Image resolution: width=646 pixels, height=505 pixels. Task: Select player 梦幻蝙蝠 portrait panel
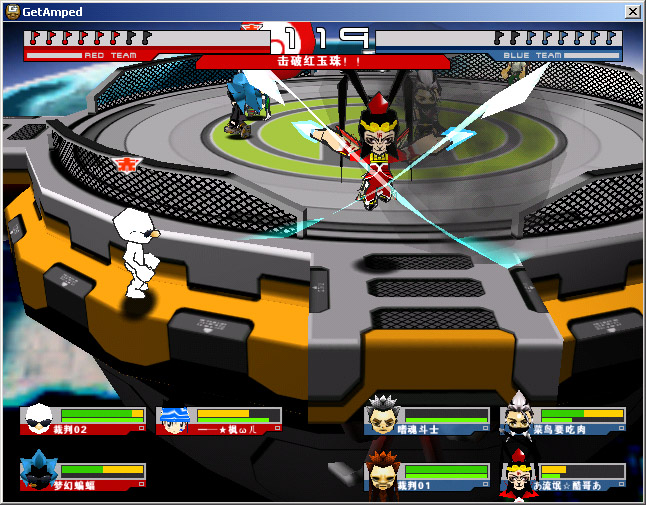point(83,476)
